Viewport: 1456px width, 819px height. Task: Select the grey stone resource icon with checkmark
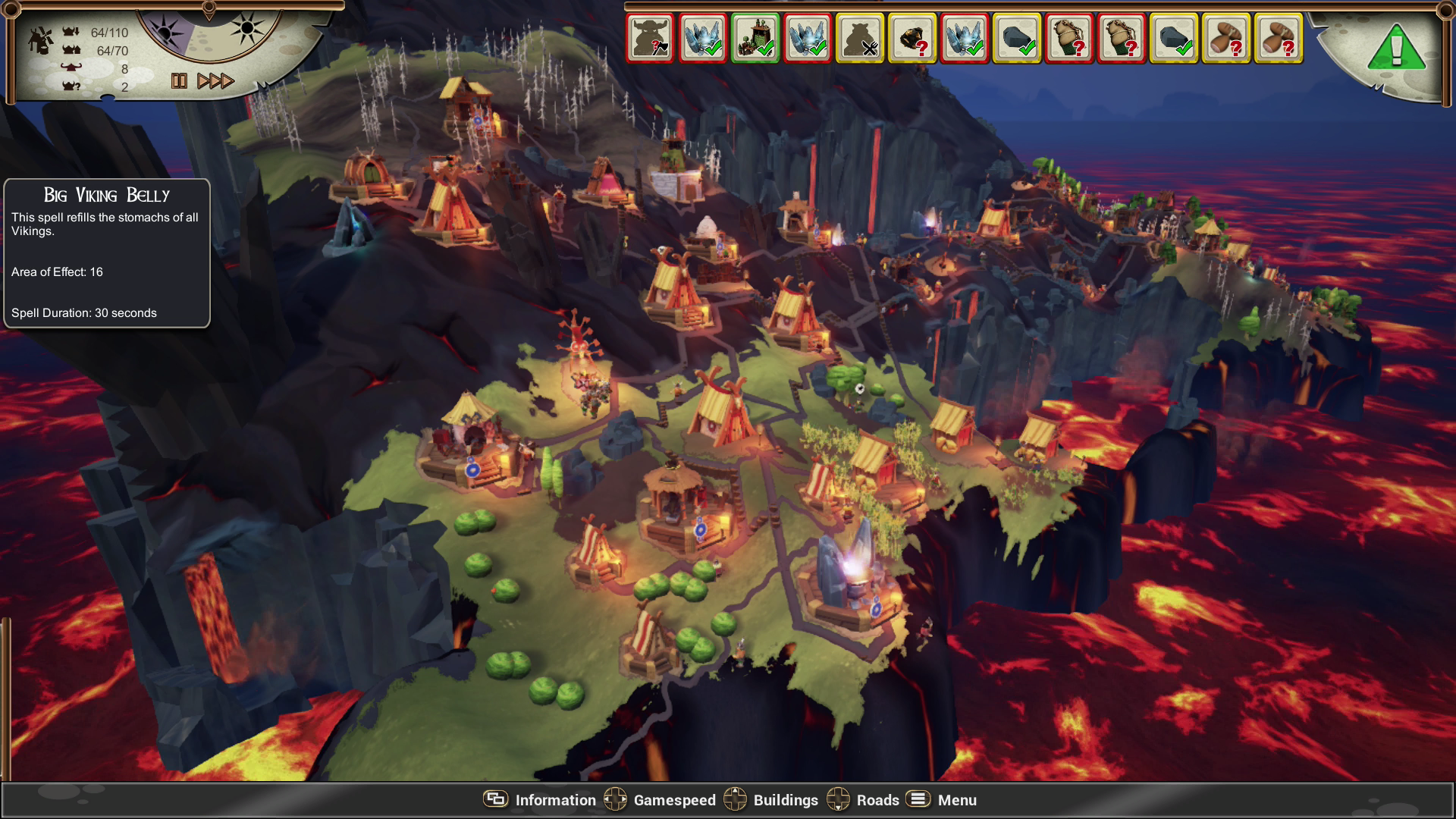[x=1016, y=38]
